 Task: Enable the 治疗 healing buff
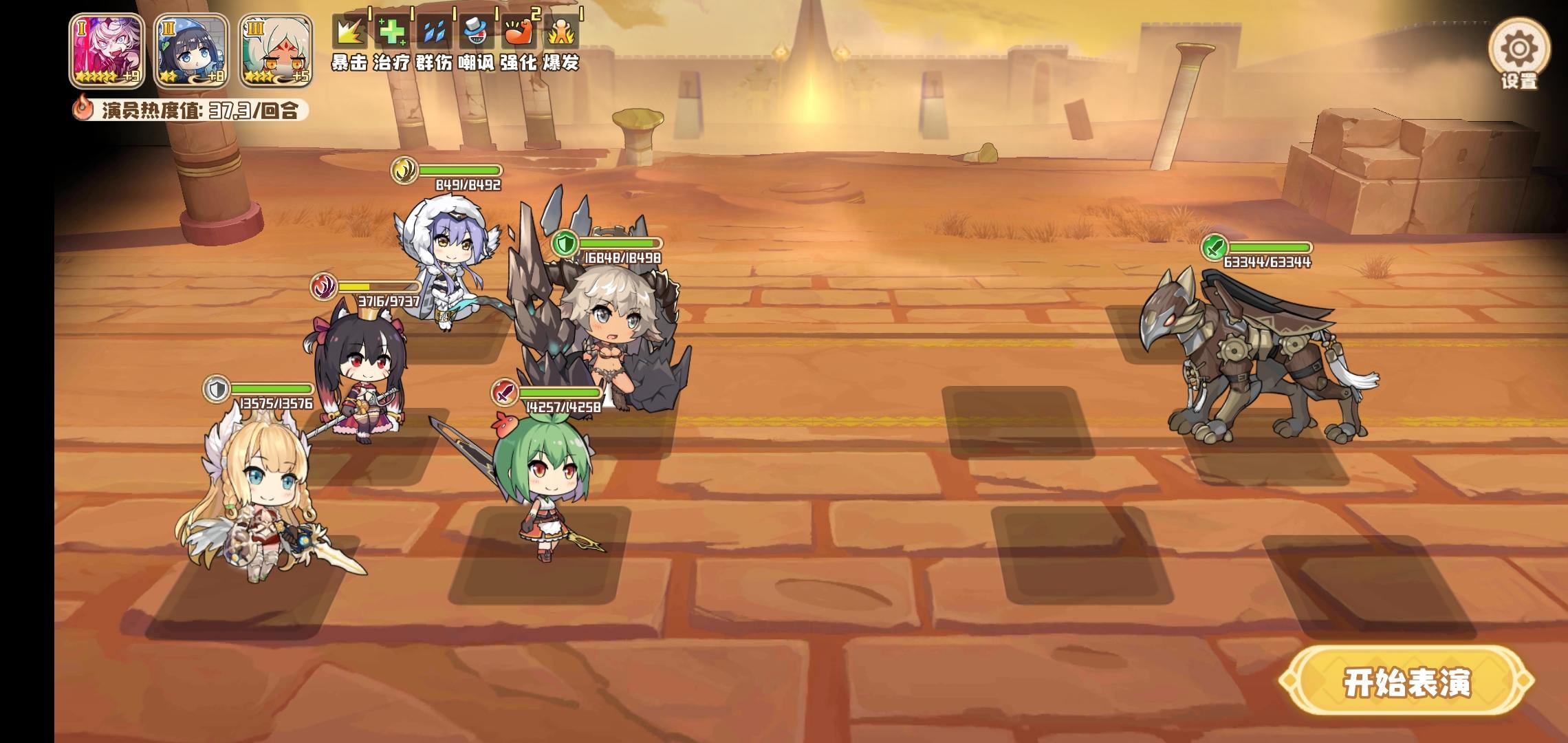(x=392, y=31)
